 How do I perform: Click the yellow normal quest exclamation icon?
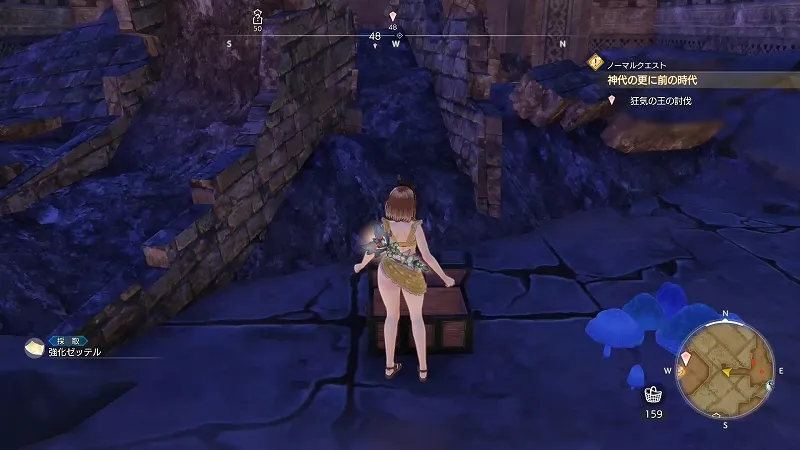(596, 60)
